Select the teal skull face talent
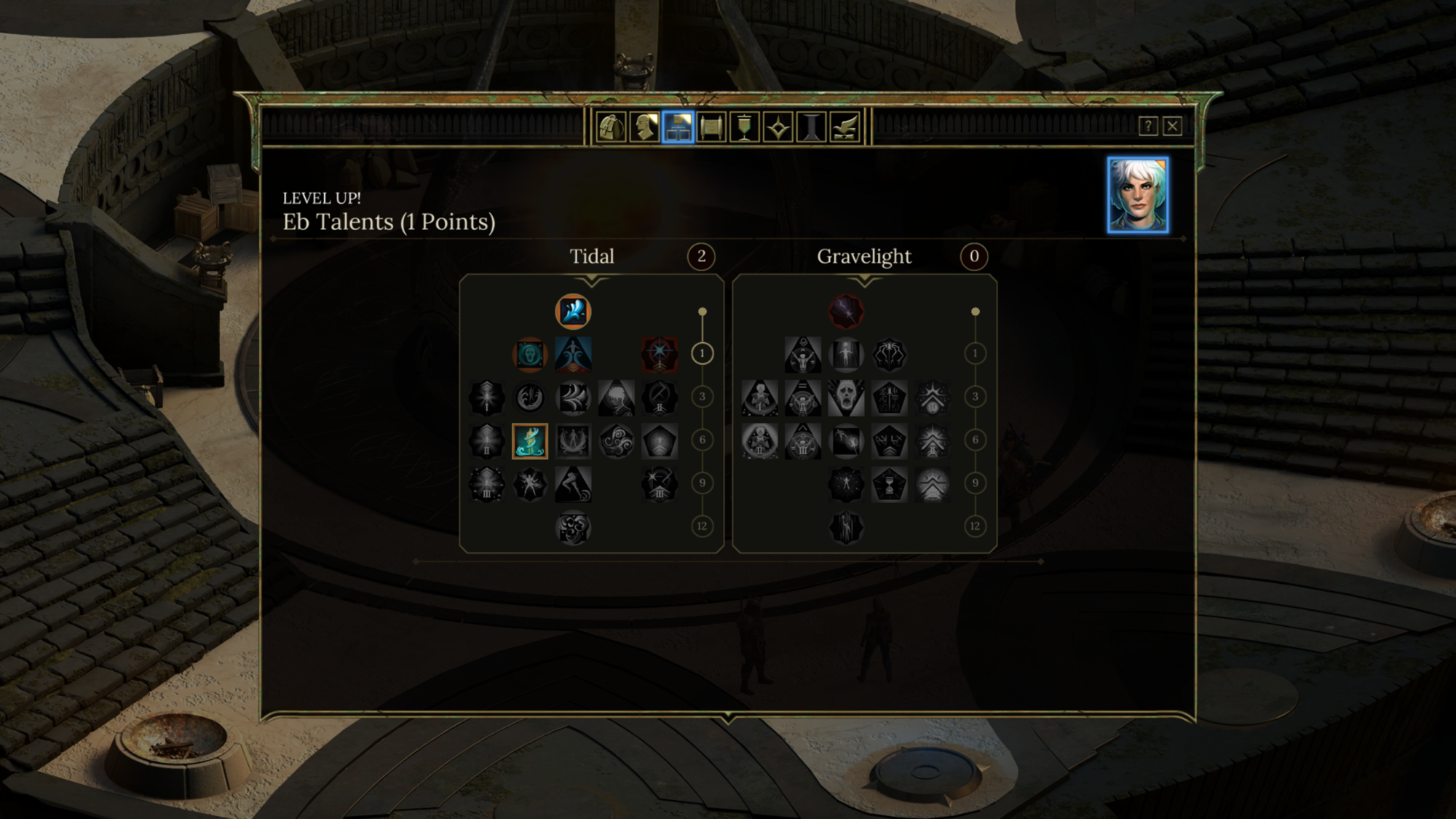This screenshot has height=819, width=1456. tap(530, 355)
